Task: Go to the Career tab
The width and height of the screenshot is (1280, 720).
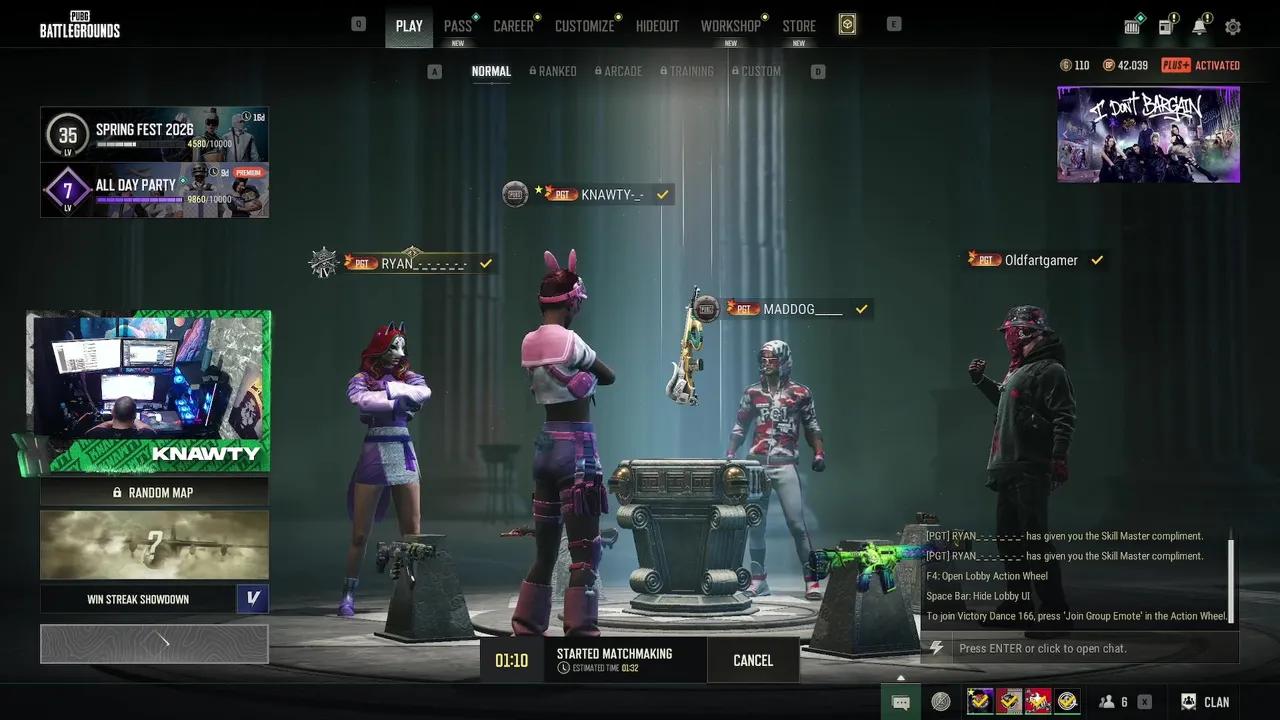Action: [x=513, y=26]
